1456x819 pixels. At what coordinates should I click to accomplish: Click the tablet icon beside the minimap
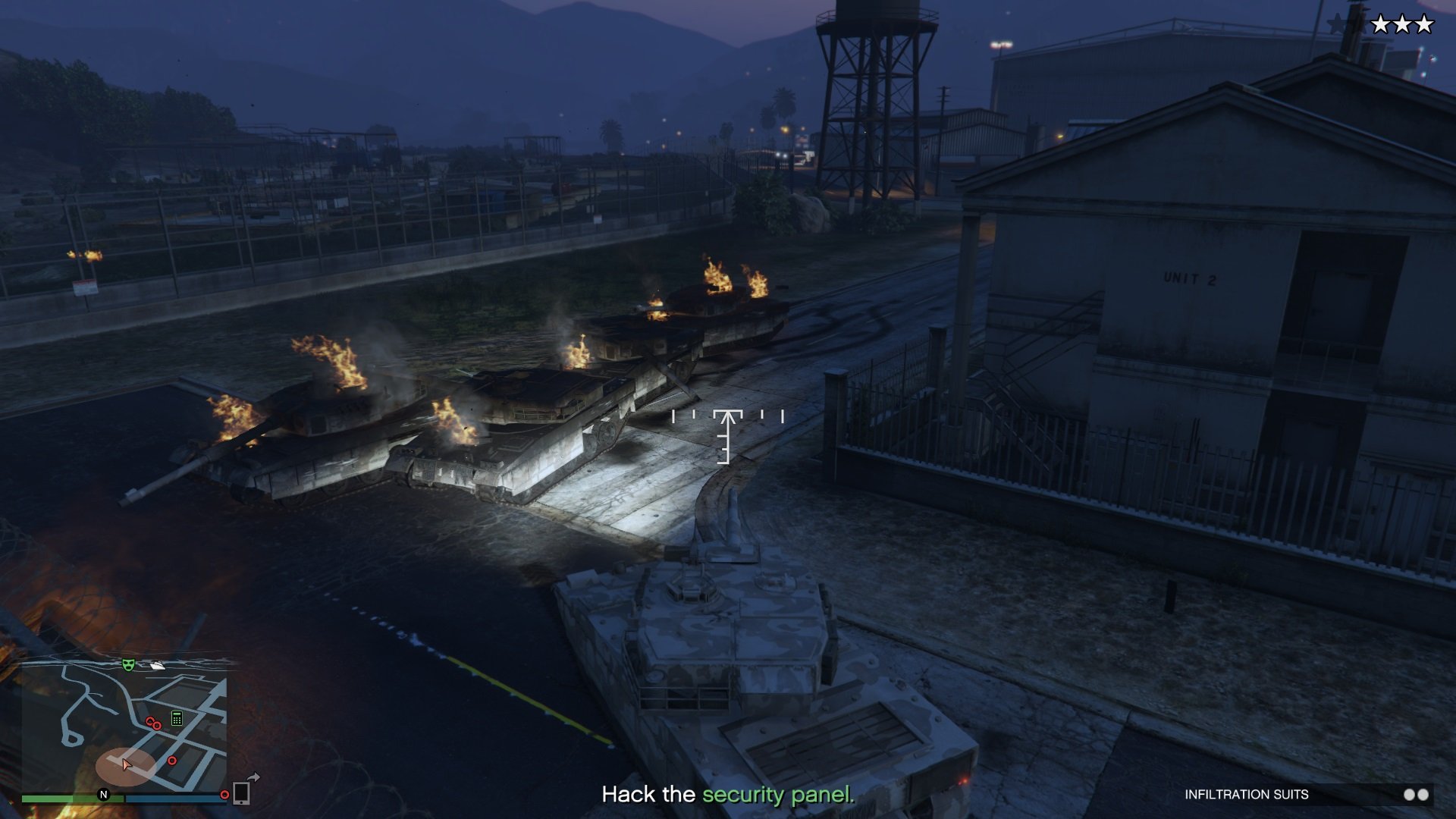[241, 794]
